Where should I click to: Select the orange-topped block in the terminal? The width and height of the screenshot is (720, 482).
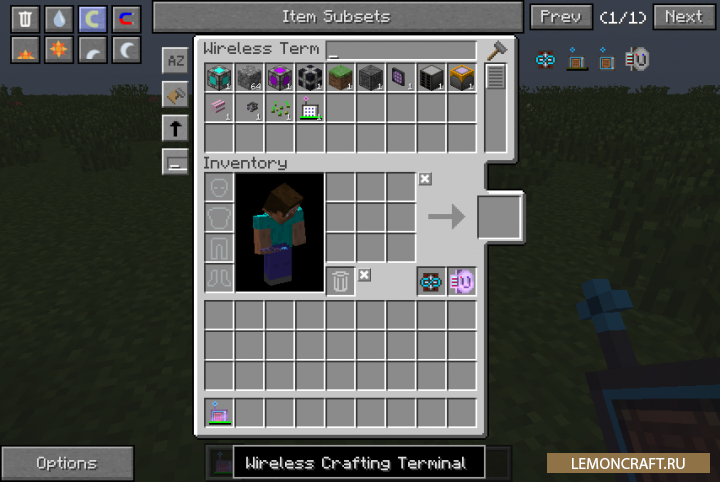coord(461,77)
